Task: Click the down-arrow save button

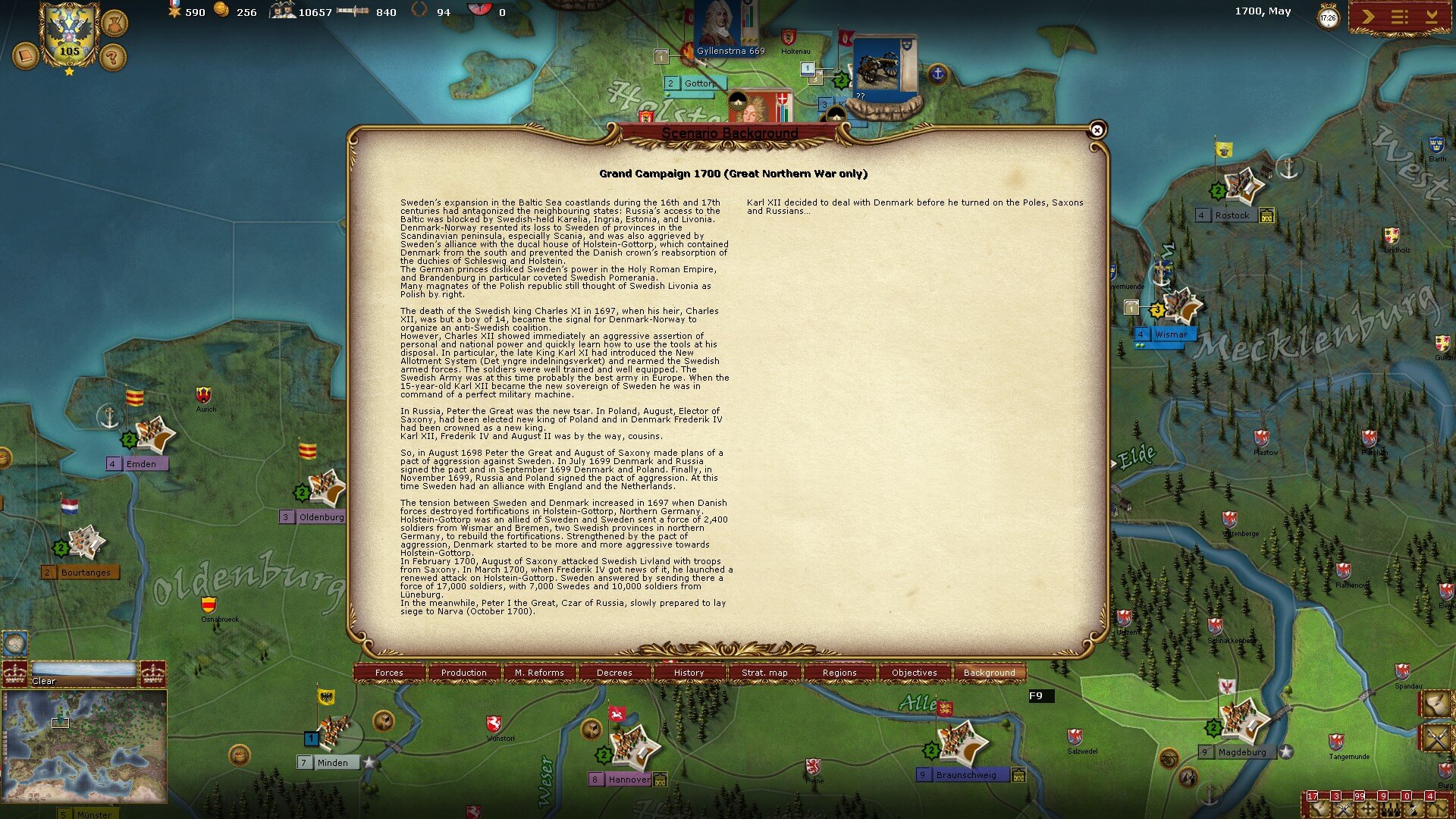Action: [x=1432, y=17]
